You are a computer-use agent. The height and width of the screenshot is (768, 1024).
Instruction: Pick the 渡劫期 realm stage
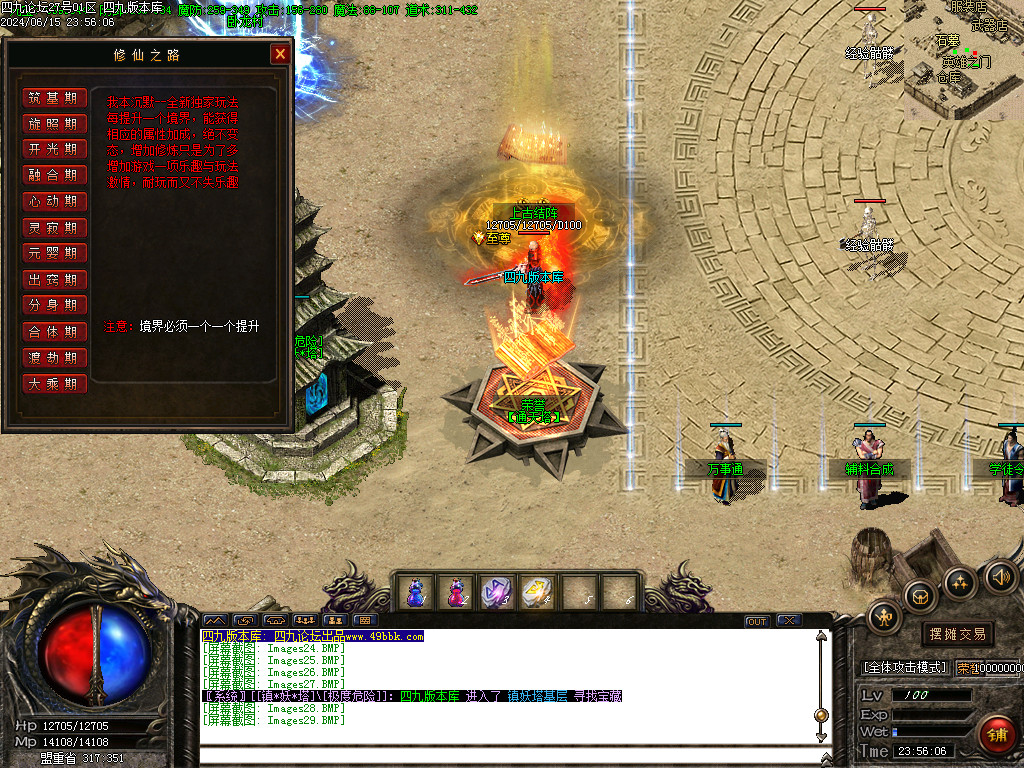[54, 357]
